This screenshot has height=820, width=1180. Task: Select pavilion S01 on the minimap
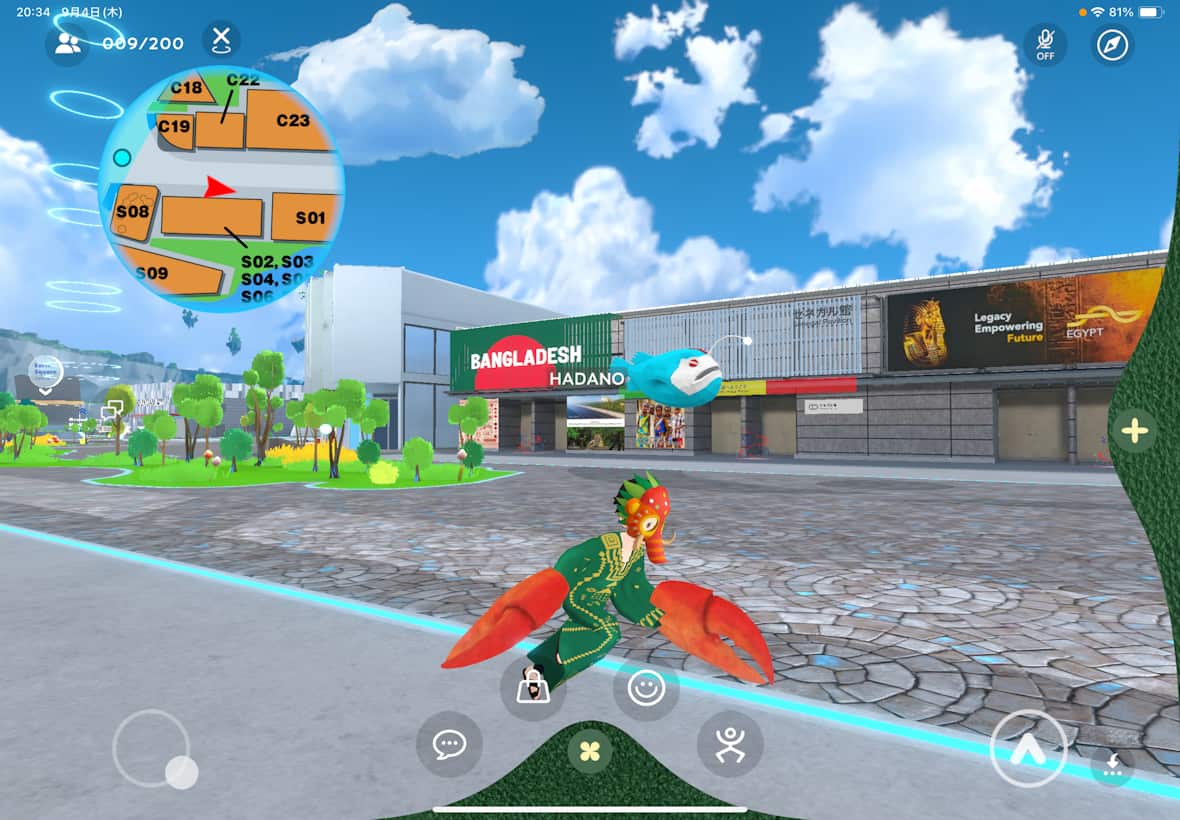[x=309, y=217]
